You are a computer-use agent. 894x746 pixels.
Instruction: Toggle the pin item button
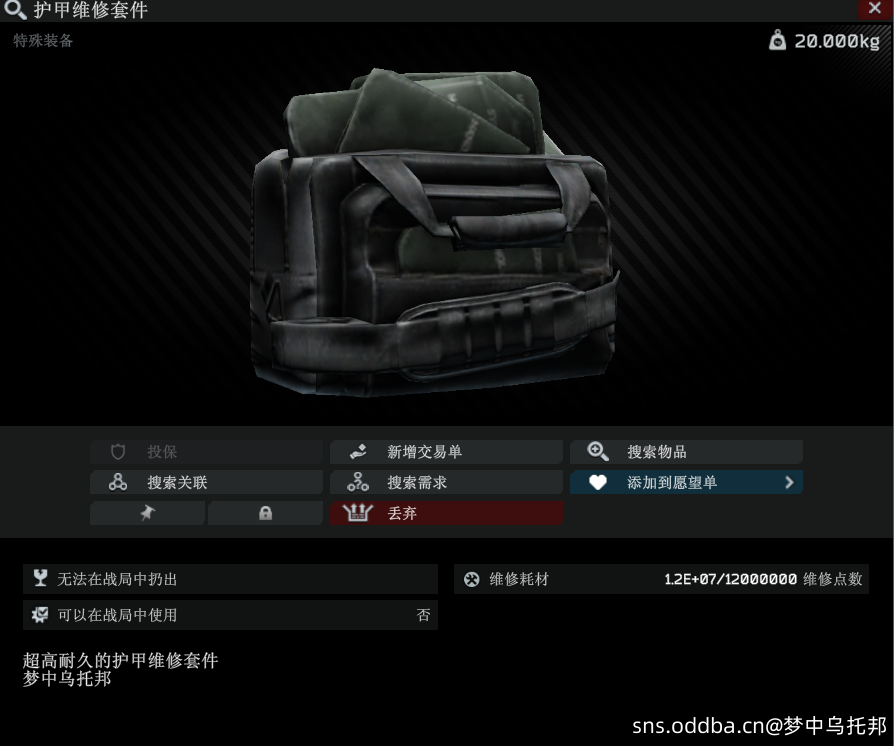point(148,514)
